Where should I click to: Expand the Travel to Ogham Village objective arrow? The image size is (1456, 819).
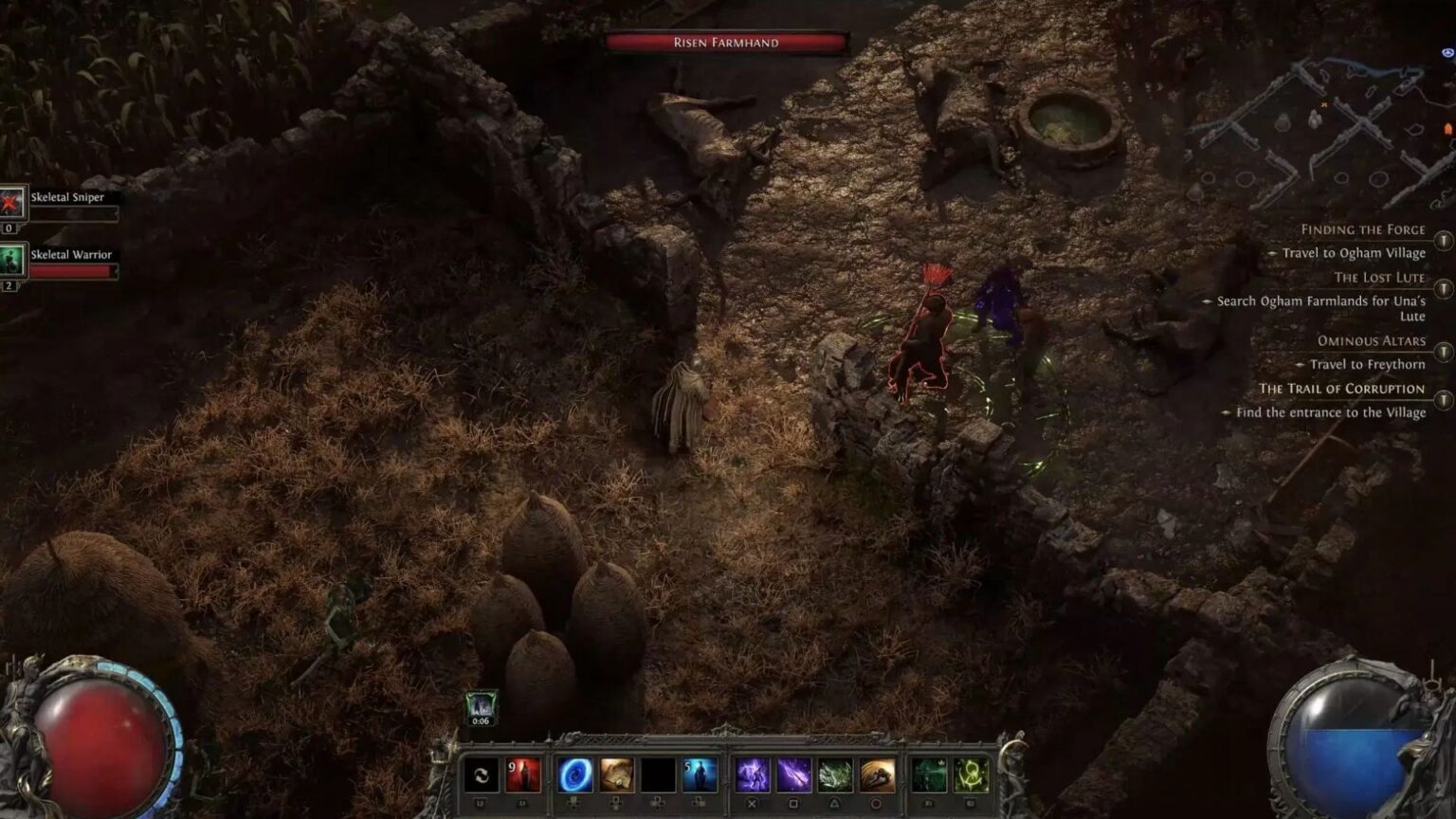click(1273, 252)
